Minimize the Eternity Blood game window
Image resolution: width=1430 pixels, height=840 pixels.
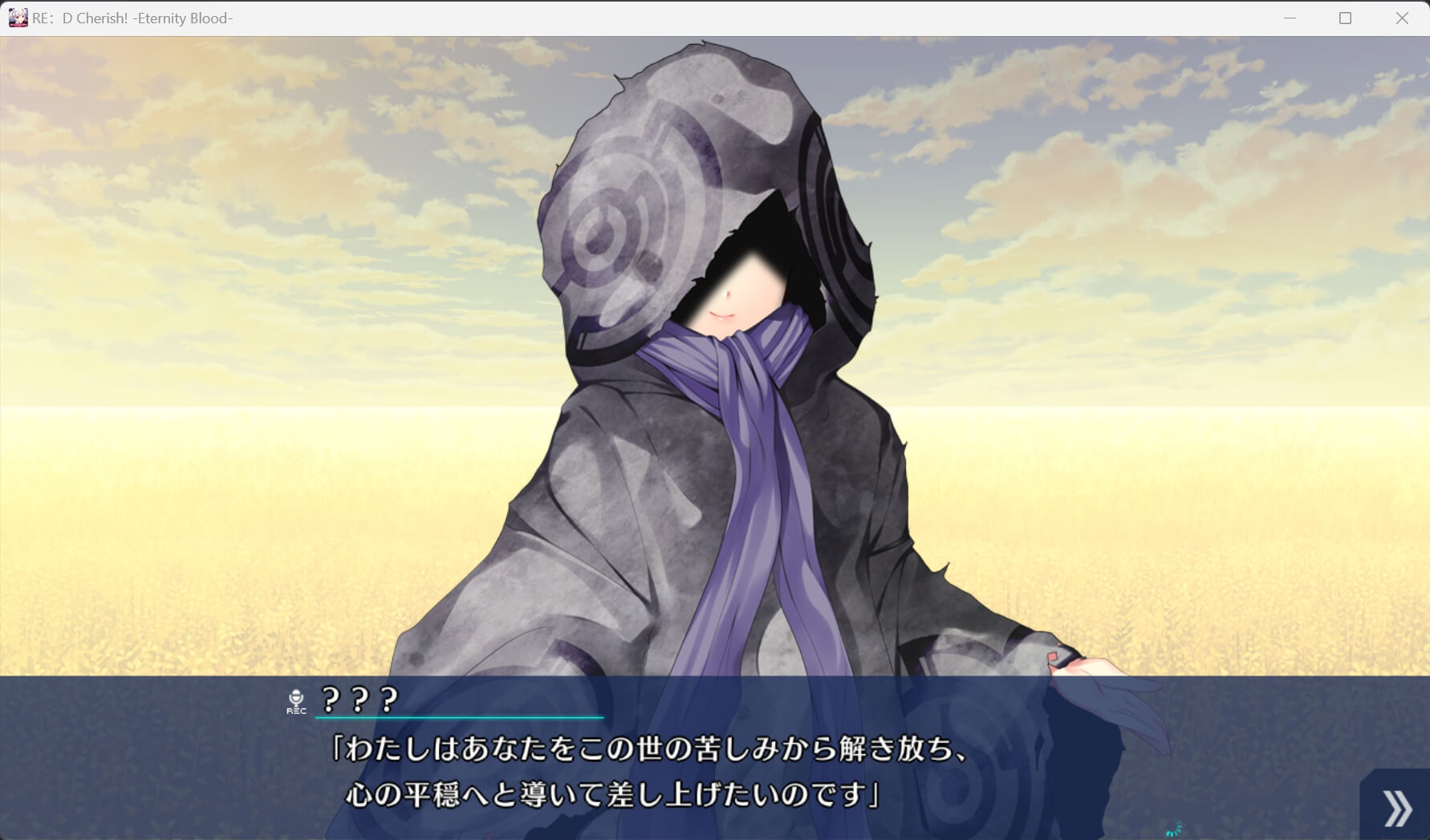[1290, 17]
